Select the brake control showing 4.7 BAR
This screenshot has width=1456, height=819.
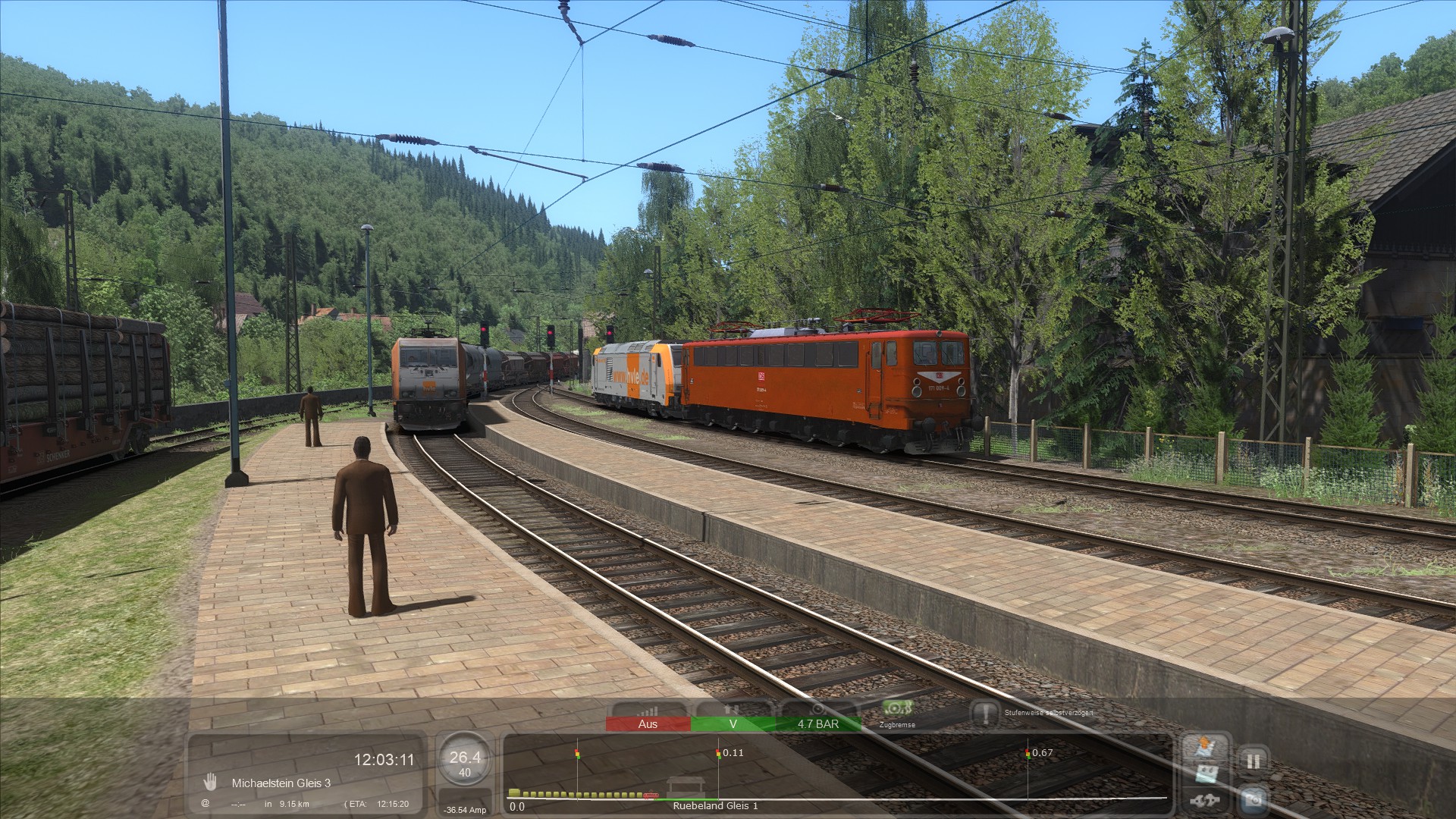tap(817, 724)
